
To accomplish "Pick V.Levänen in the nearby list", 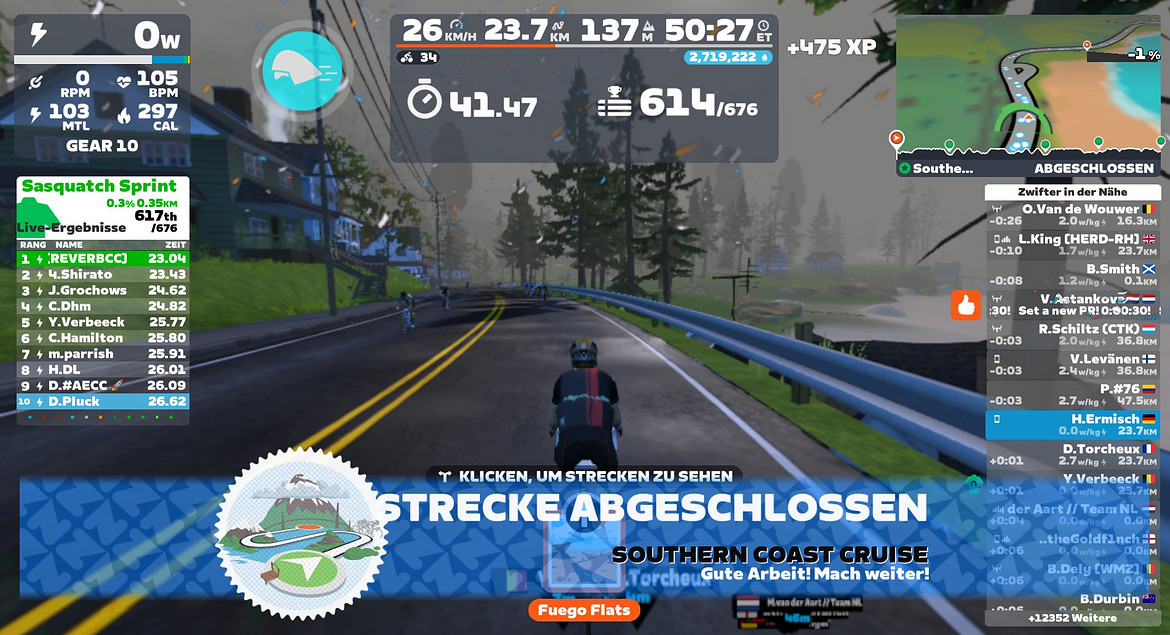I will click(1073, 365).
